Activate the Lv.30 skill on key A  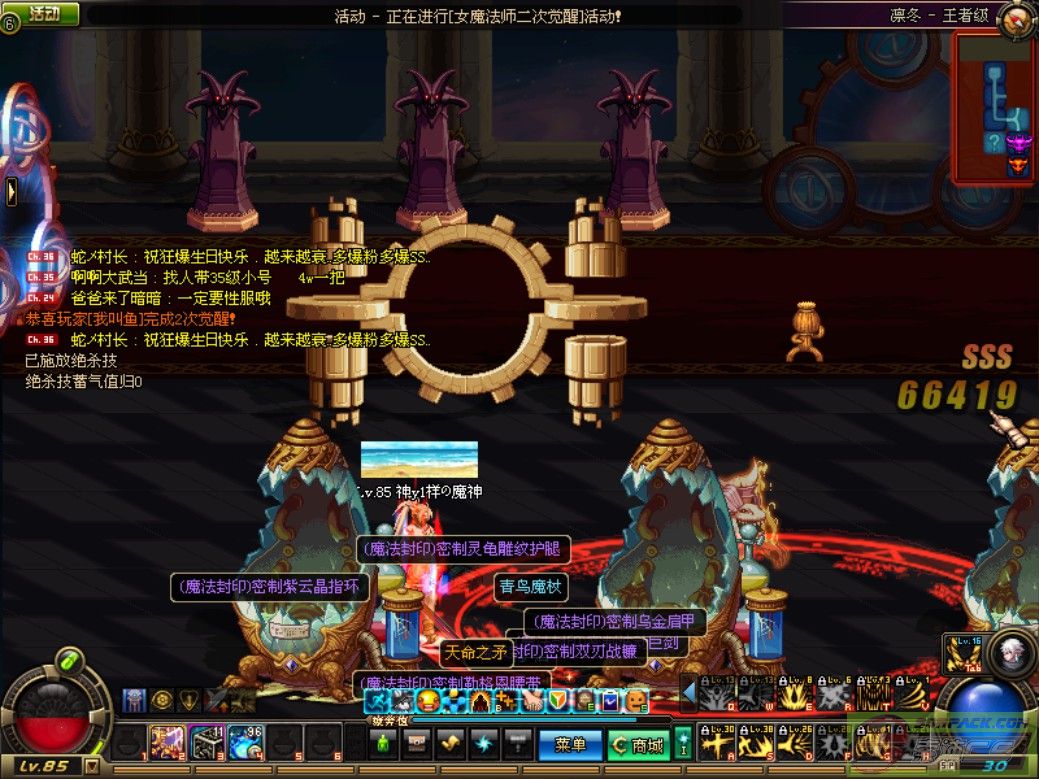713,742
